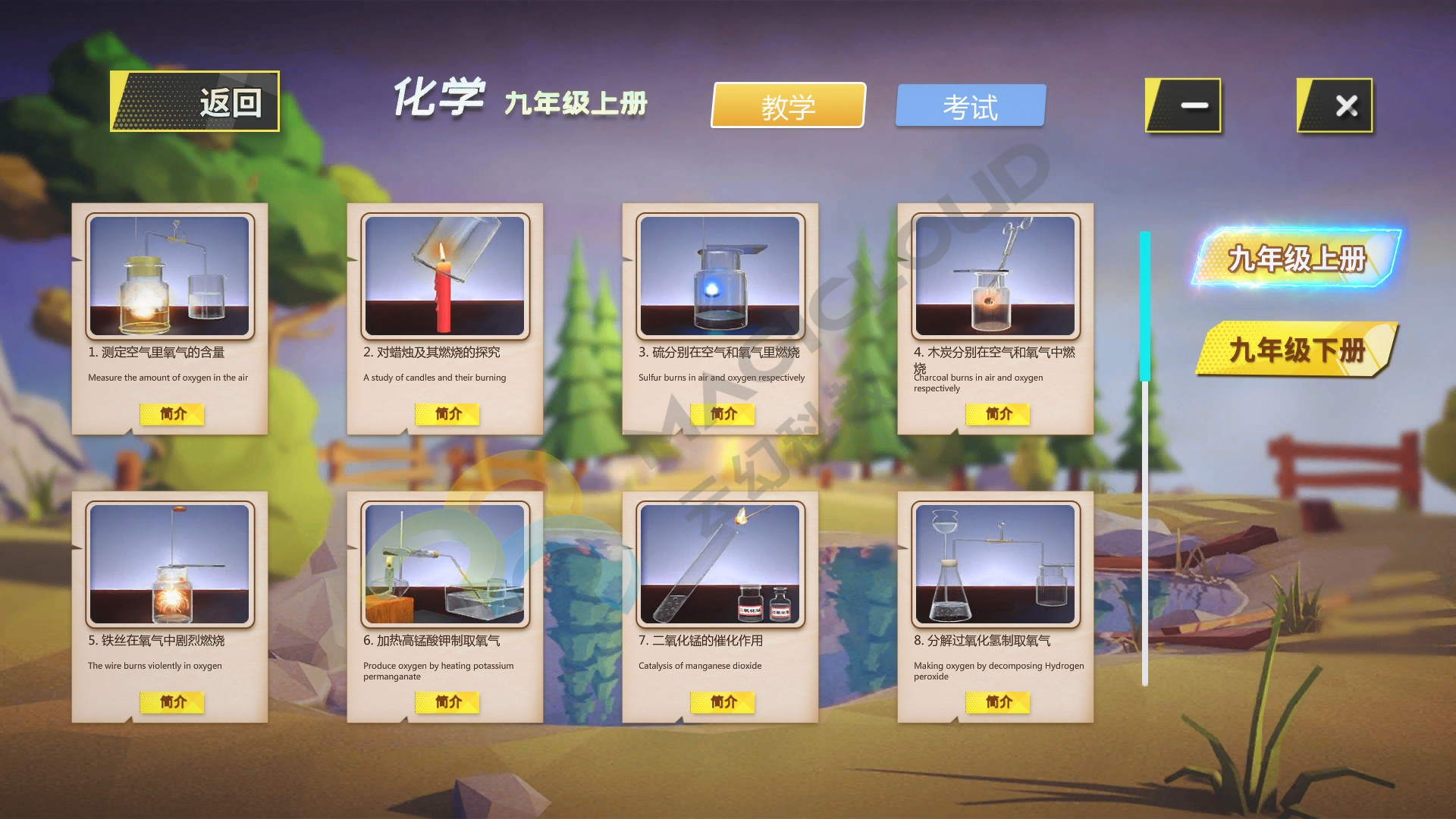Switch to the 考试 exam mode tab

click(x=971, y=105)
